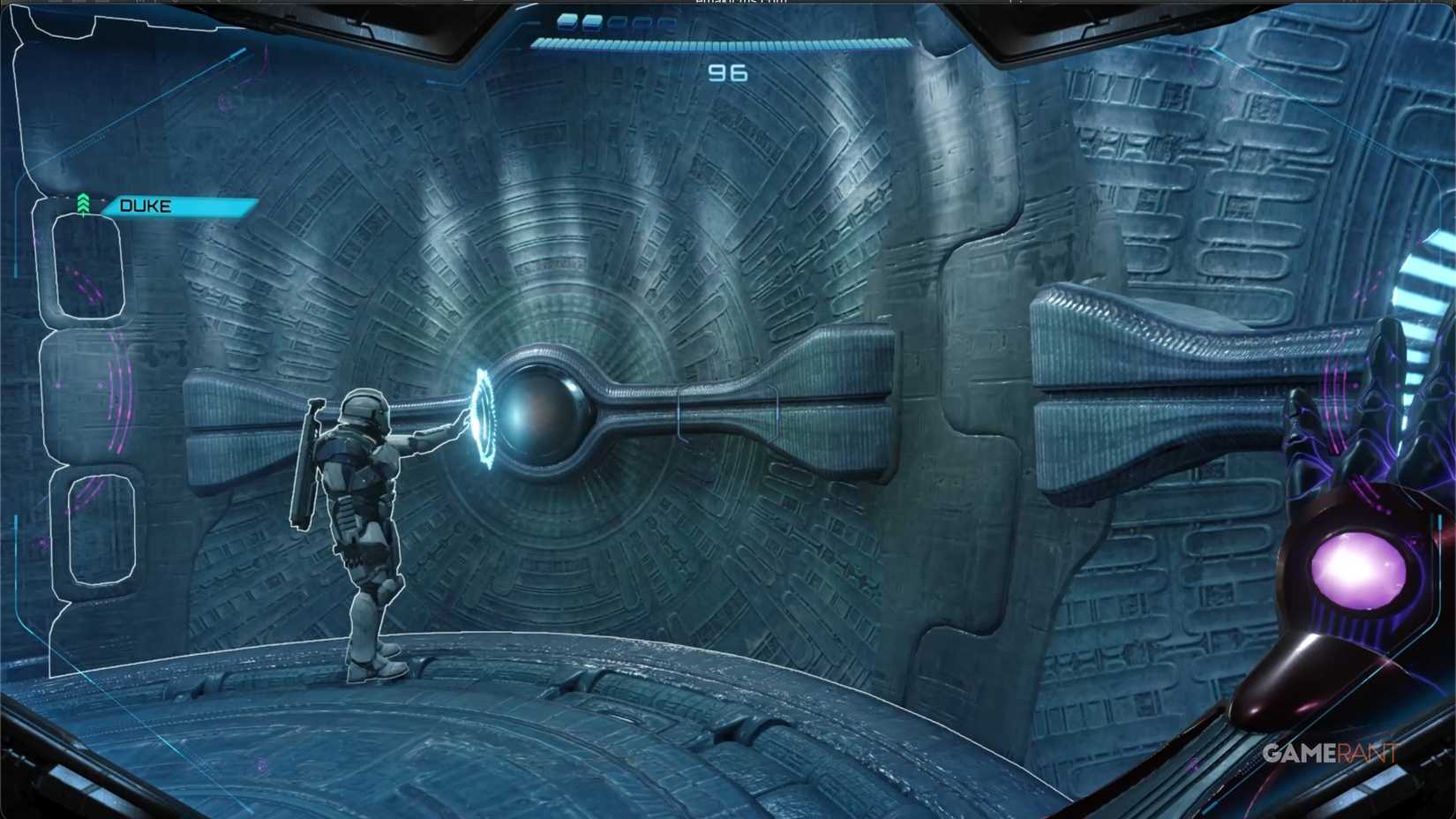Select the first filled energy tank icon
Viewport: 1456px width, 819px height.
point(567,22)
